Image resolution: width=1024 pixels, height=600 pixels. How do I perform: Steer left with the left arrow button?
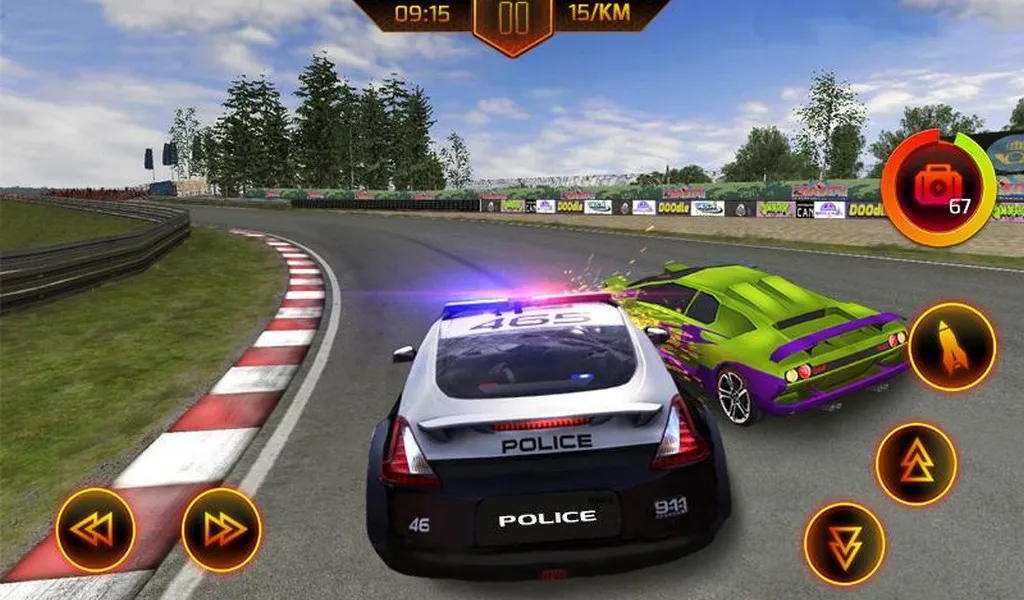coord(95,530)
